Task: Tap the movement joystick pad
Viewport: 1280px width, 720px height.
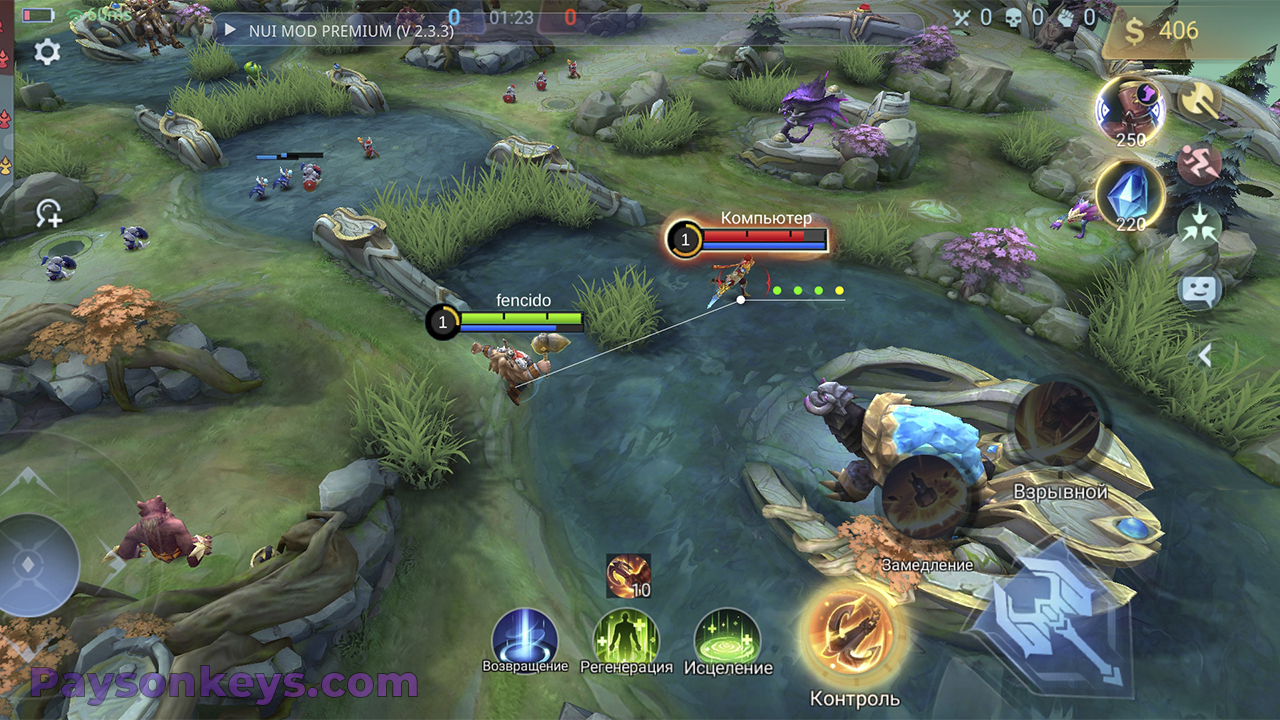Action: point(38,564)
